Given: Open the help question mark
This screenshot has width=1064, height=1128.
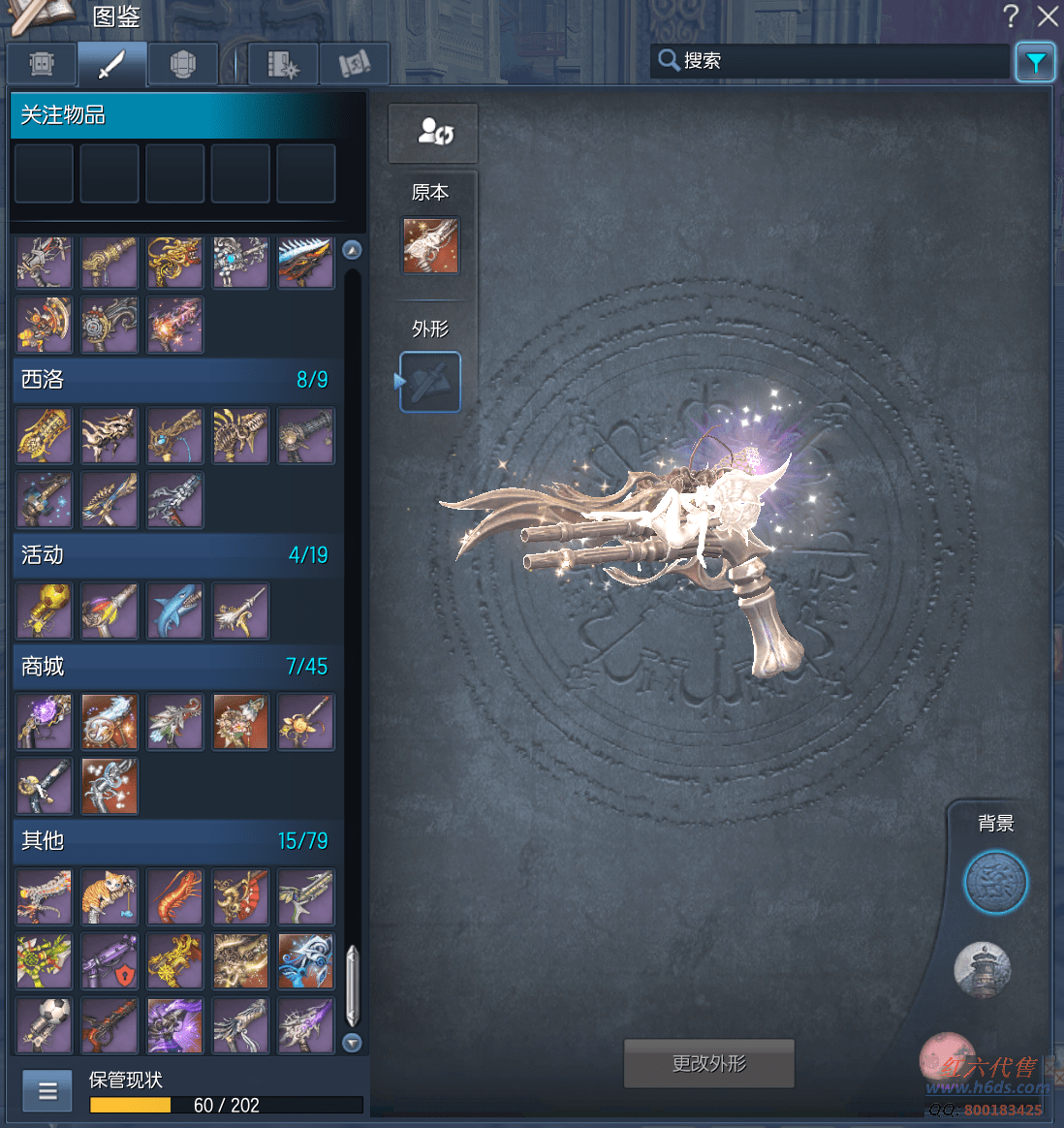Looking at the screenshot, I should click(x=1011, y=16).
